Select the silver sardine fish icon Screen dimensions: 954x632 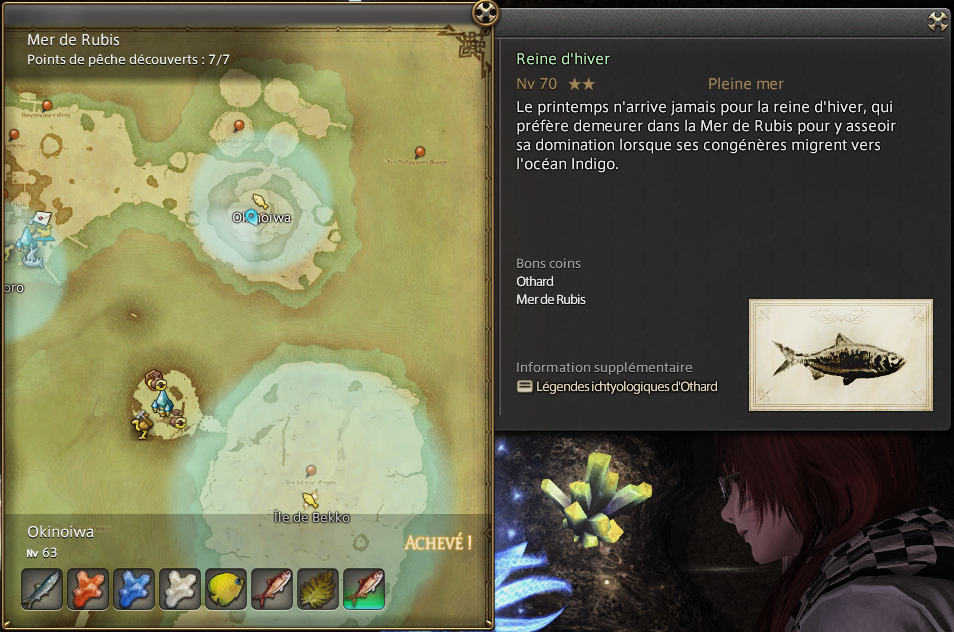(x=42, y=589)
